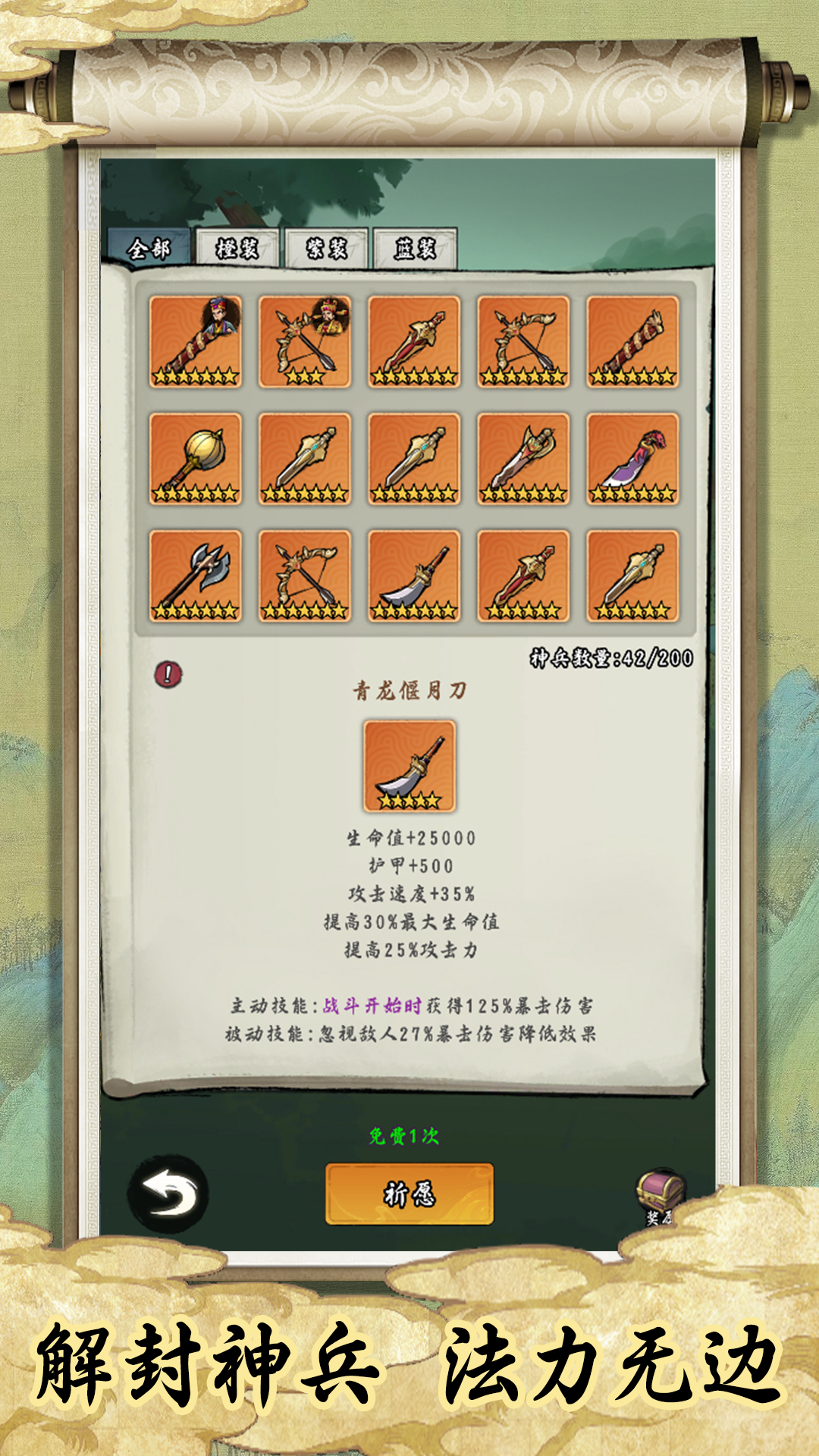Select the crescent blade in the weapon grid
Image resolution: width=819 pixels, height=1456 pixels.
tap(414, 576)
